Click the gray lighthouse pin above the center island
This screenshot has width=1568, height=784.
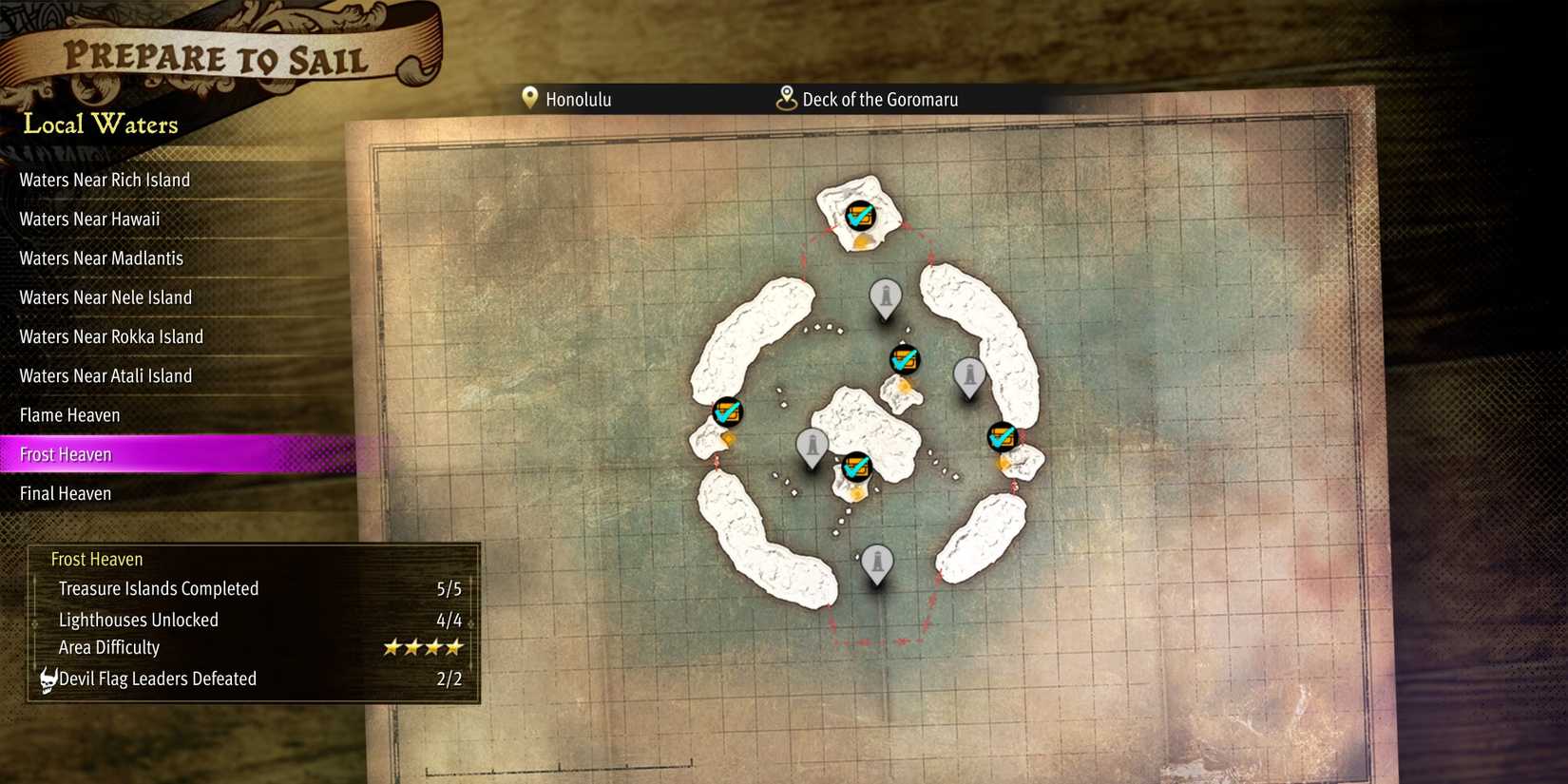885,297
